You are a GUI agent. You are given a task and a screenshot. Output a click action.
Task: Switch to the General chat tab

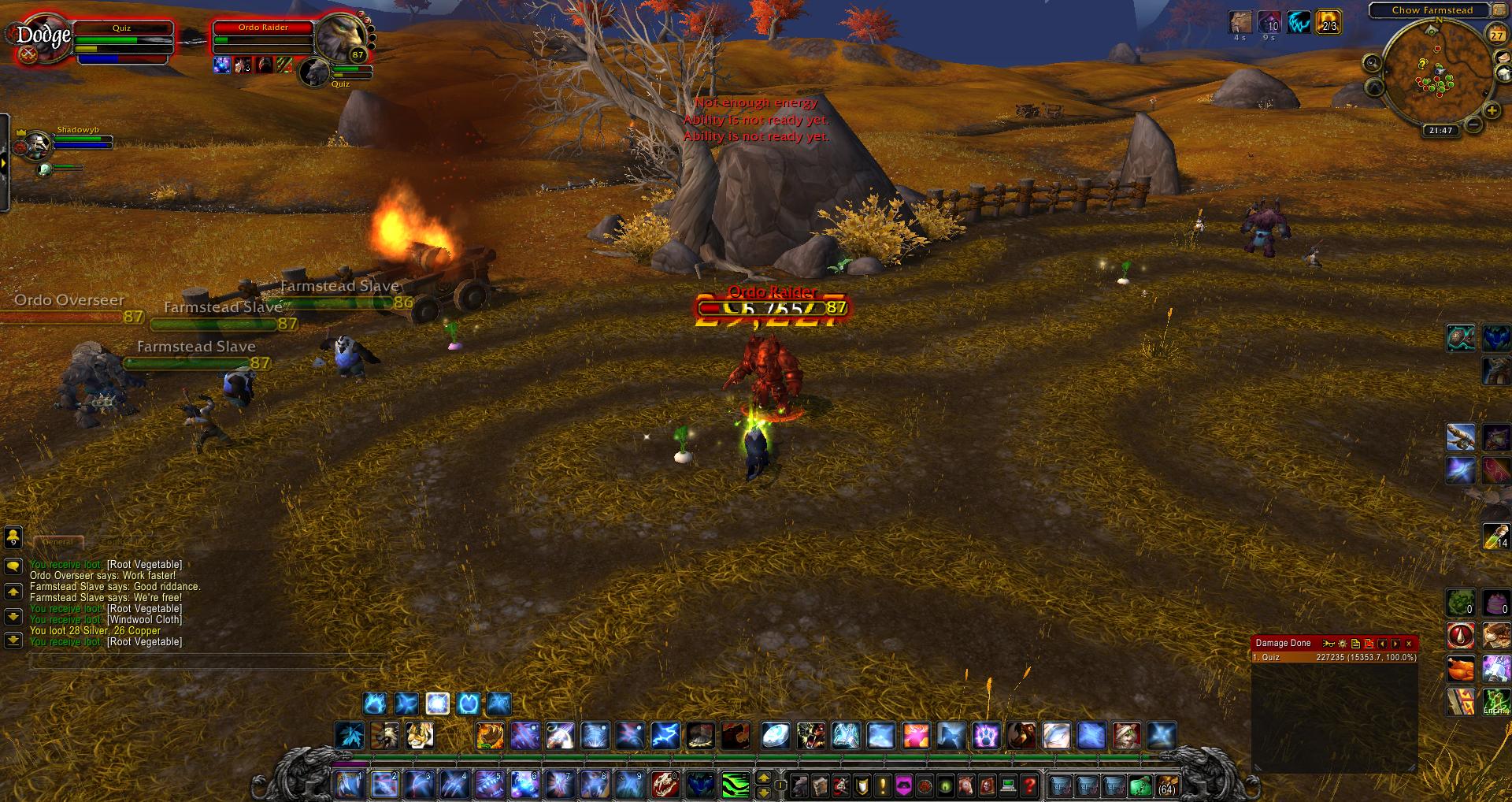point(57,542)
